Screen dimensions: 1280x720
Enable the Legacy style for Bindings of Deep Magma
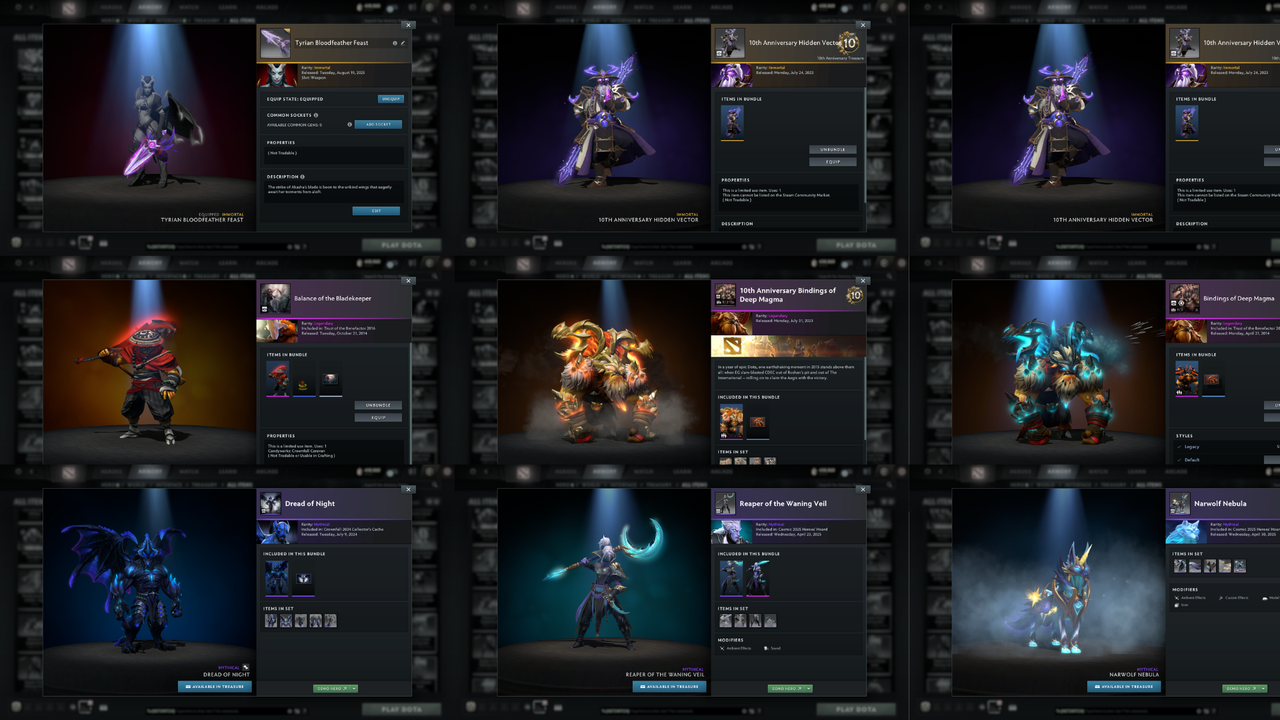1185,447
